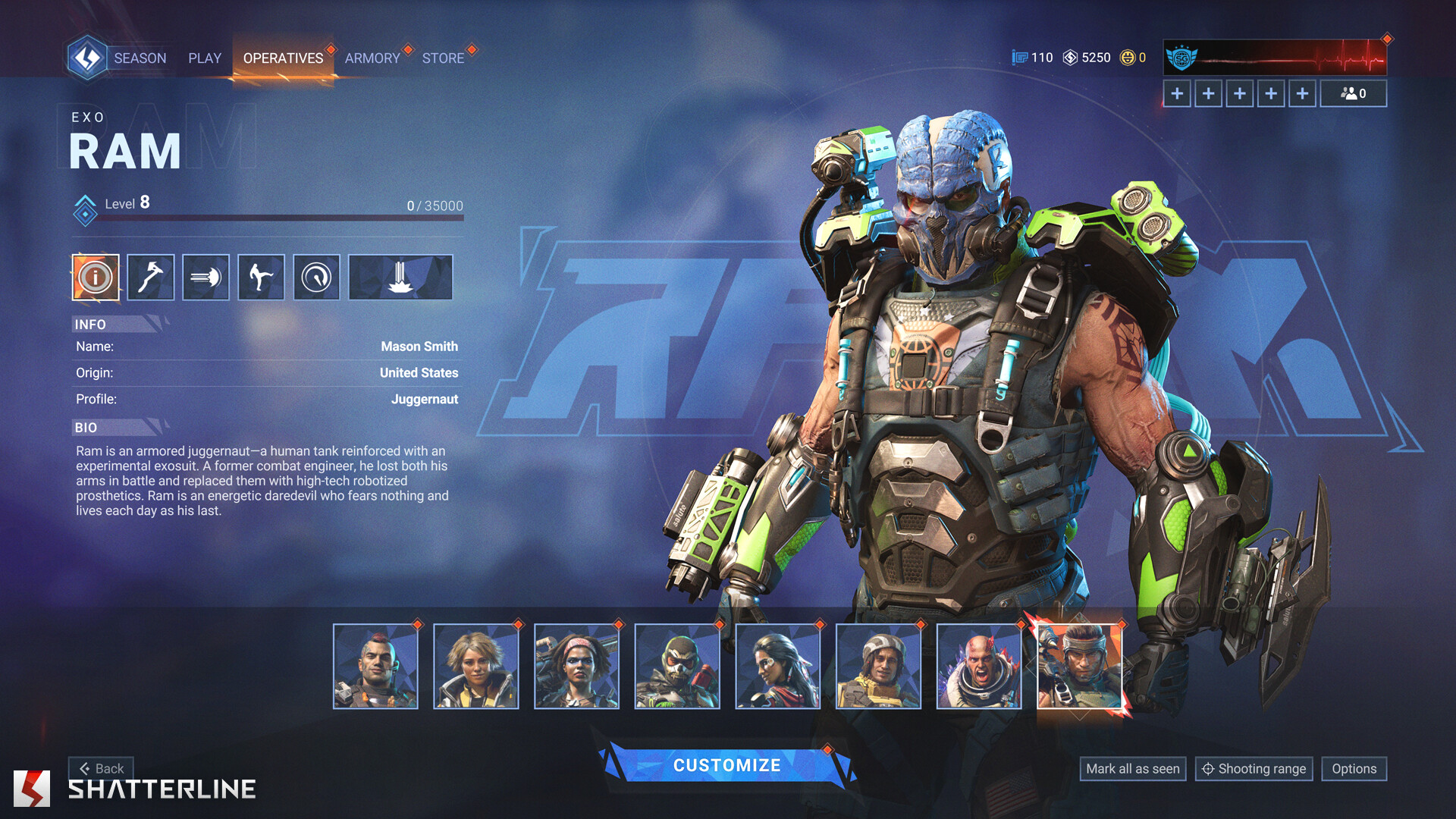Select the Operatives tab
This screenshot has height=819, width=1456.
coord(283,58)
